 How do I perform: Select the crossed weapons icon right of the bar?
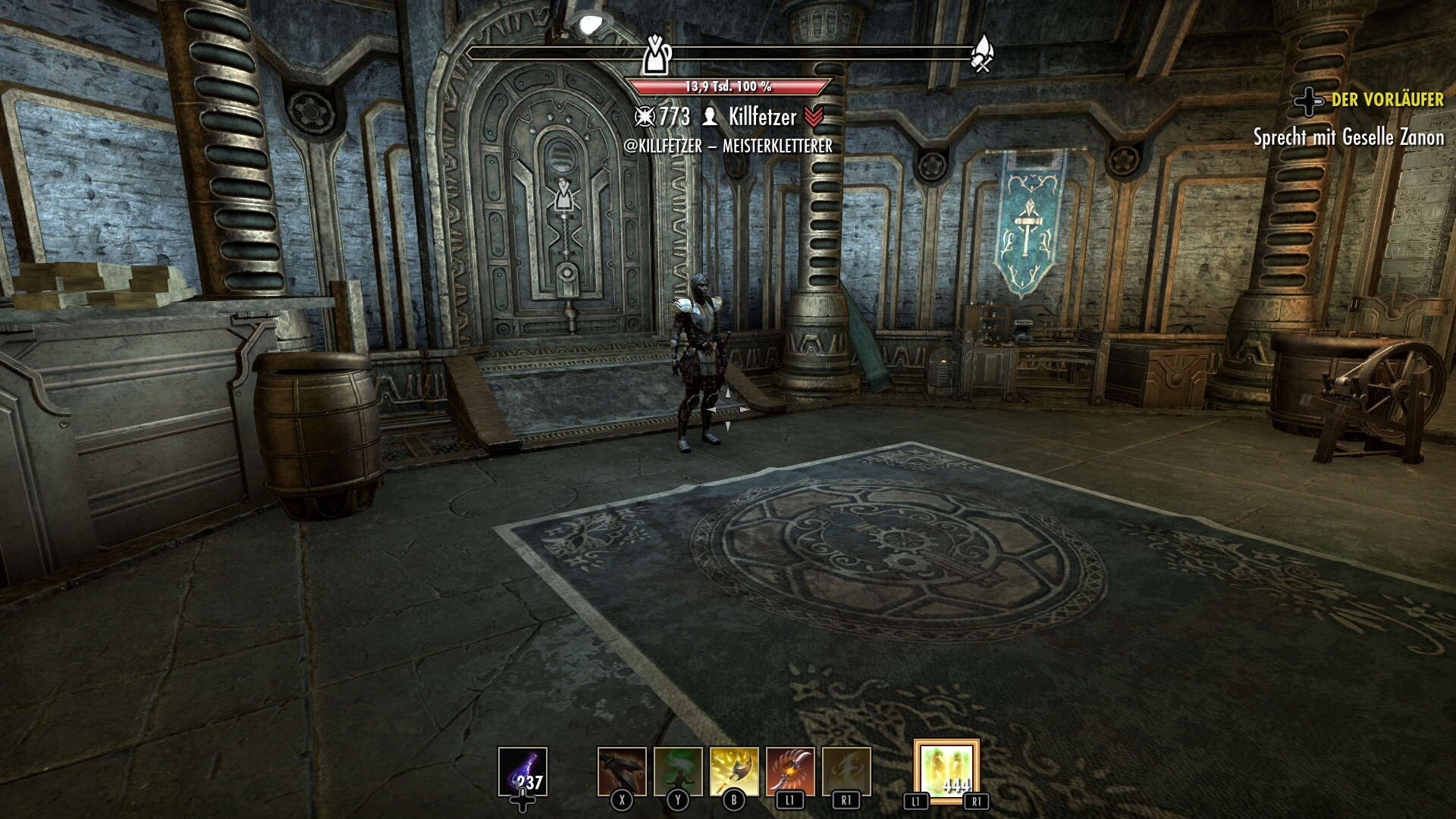[x=981, y=52]
